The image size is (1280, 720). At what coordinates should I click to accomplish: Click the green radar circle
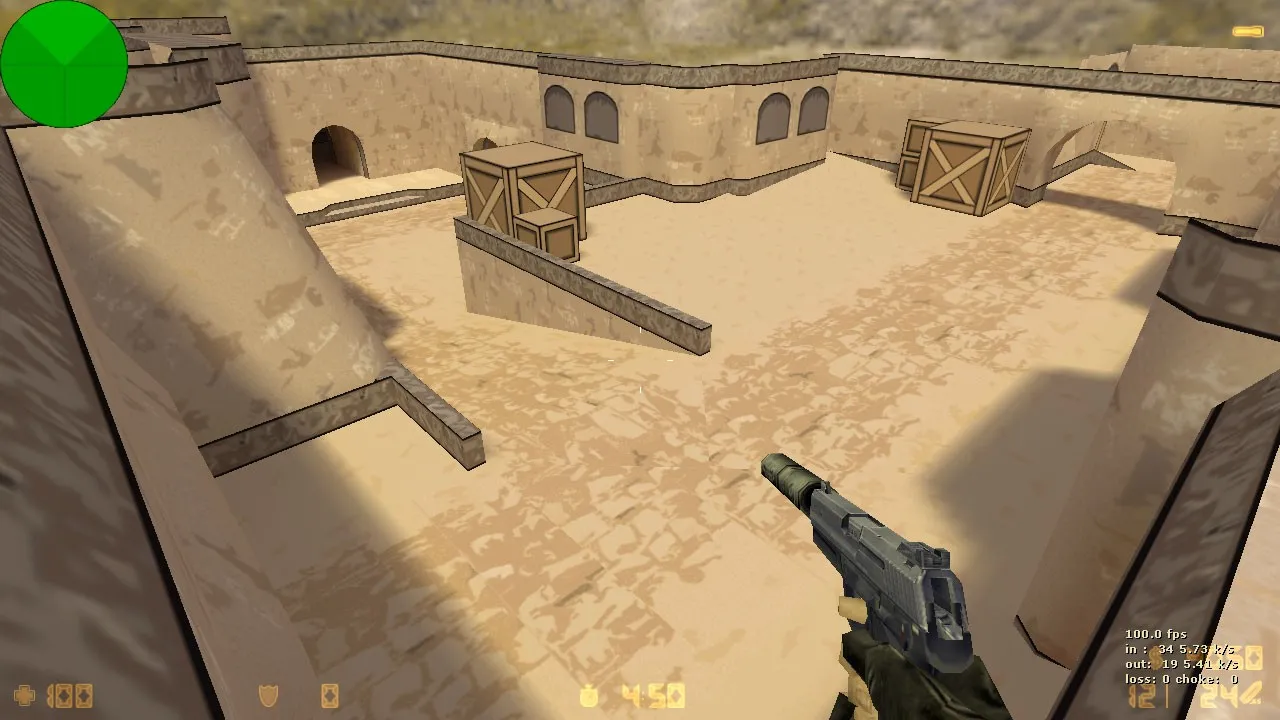tap(64, 62)
